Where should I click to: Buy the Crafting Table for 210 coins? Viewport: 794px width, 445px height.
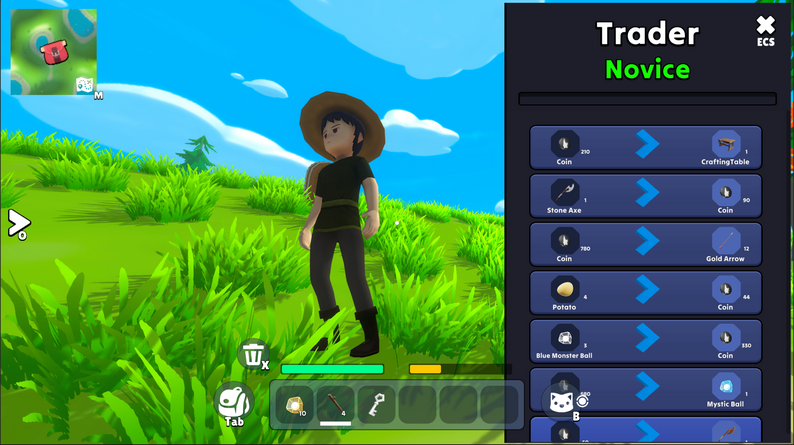645,147
